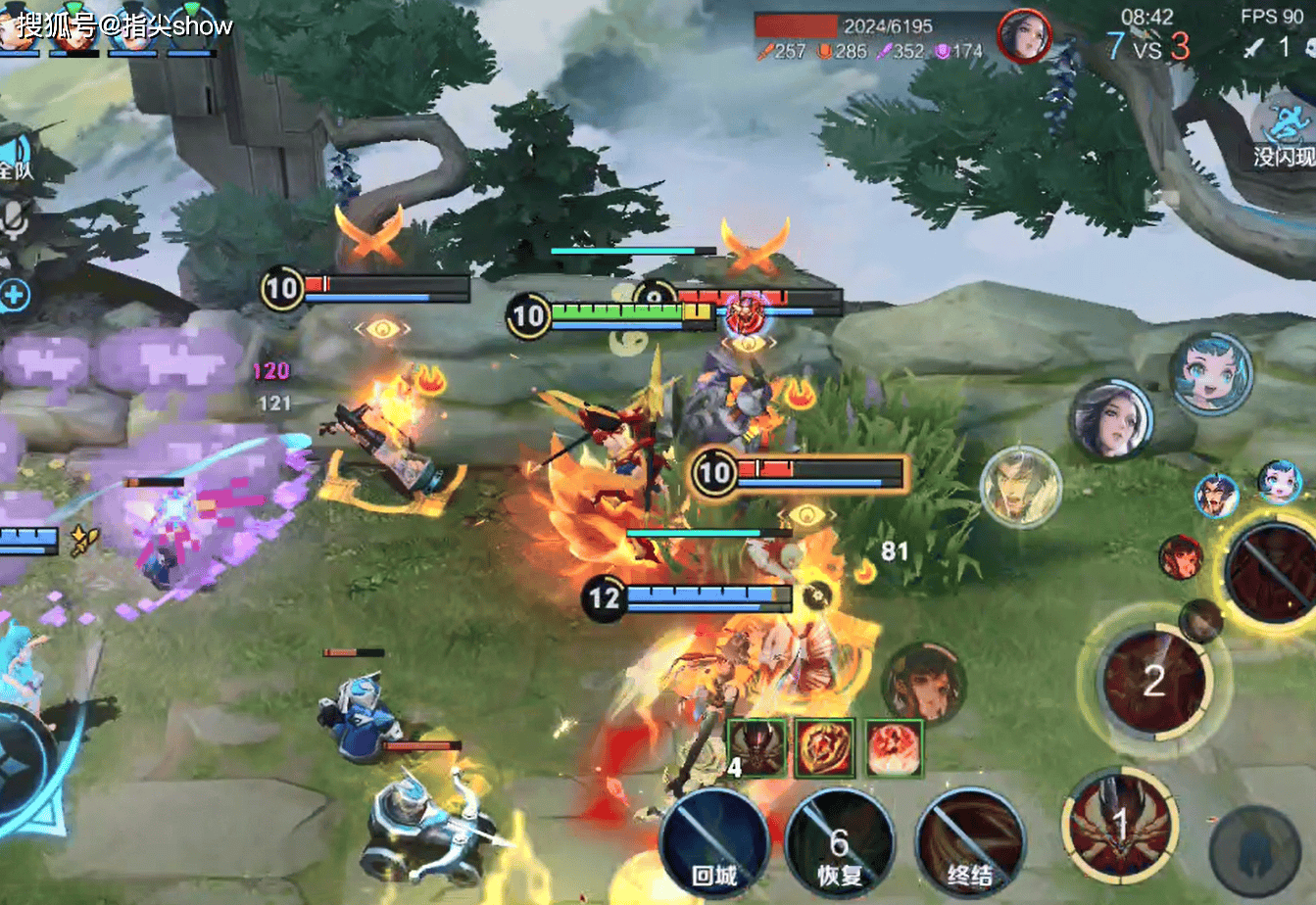
Task: Activate the 终结 execute spell
Action: click(969, 846)
